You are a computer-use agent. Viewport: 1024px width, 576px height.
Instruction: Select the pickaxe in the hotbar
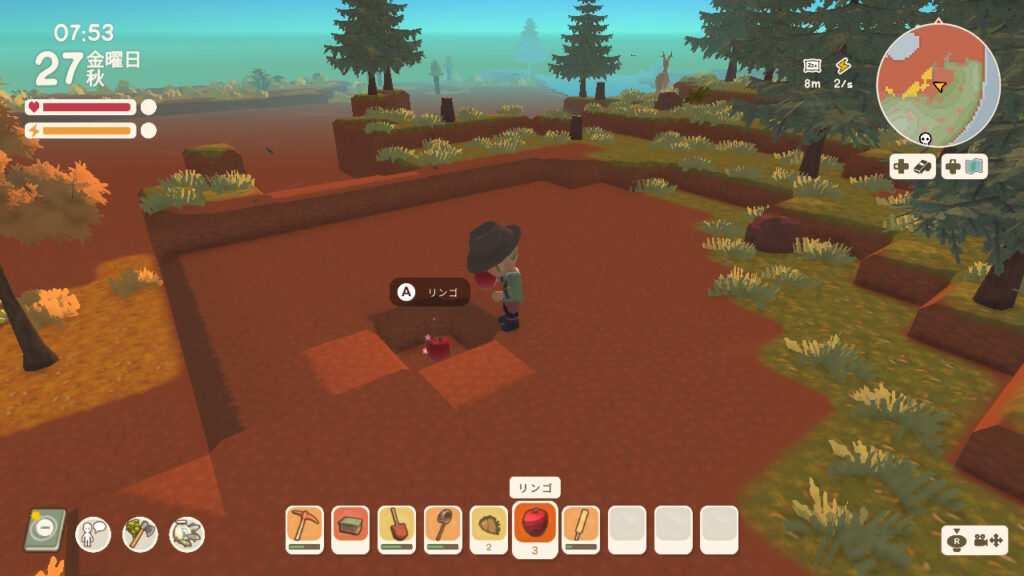[304, 526]
